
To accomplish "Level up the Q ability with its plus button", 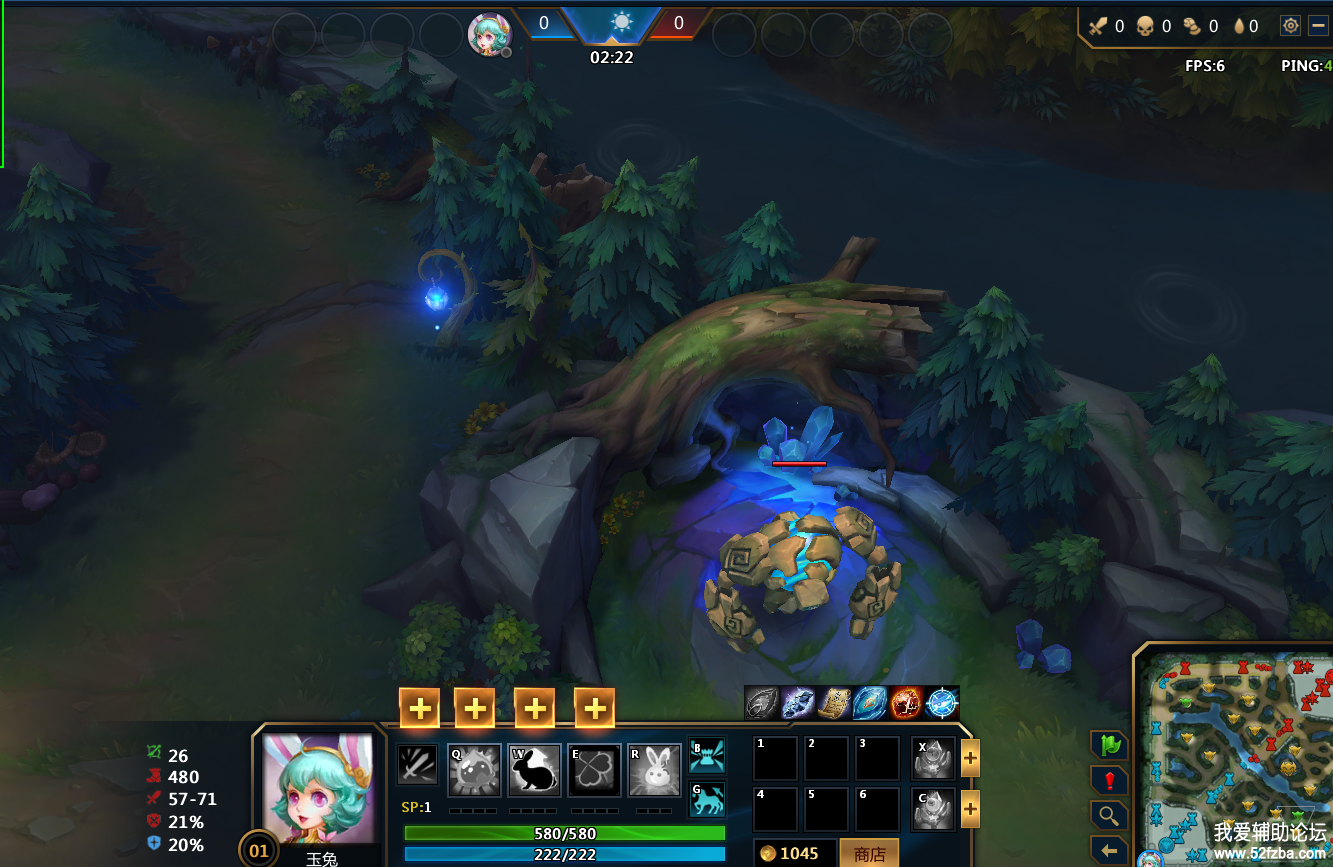I will [x=420, y=708].
